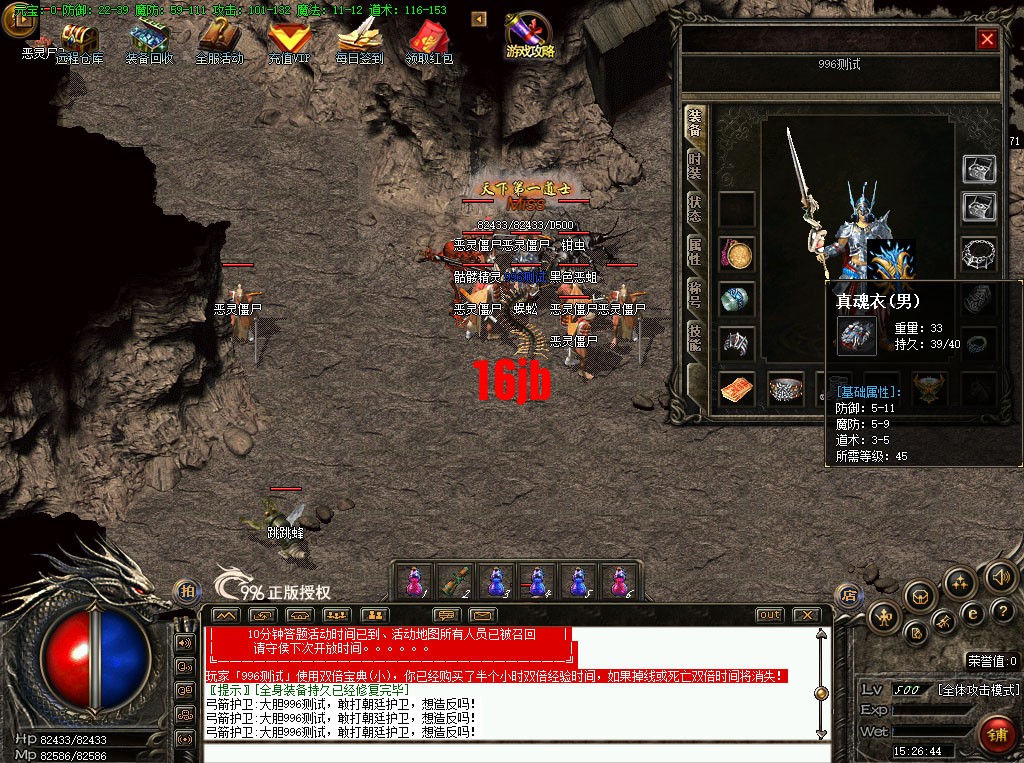
Task: Open the 全服活动 server events book
Action: [x=218, y=40]
